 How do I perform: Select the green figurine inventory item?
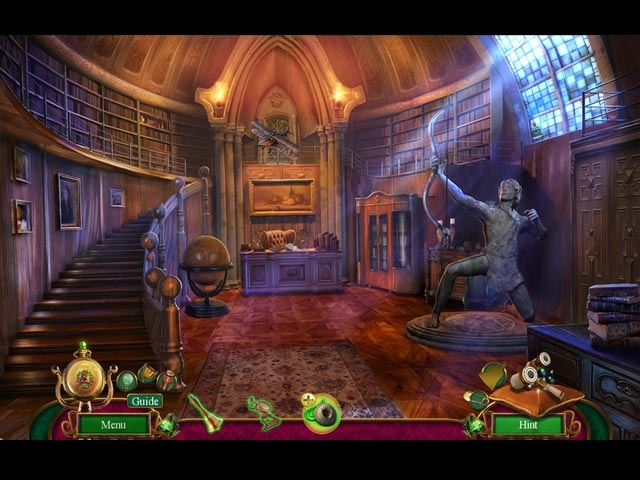264,411
